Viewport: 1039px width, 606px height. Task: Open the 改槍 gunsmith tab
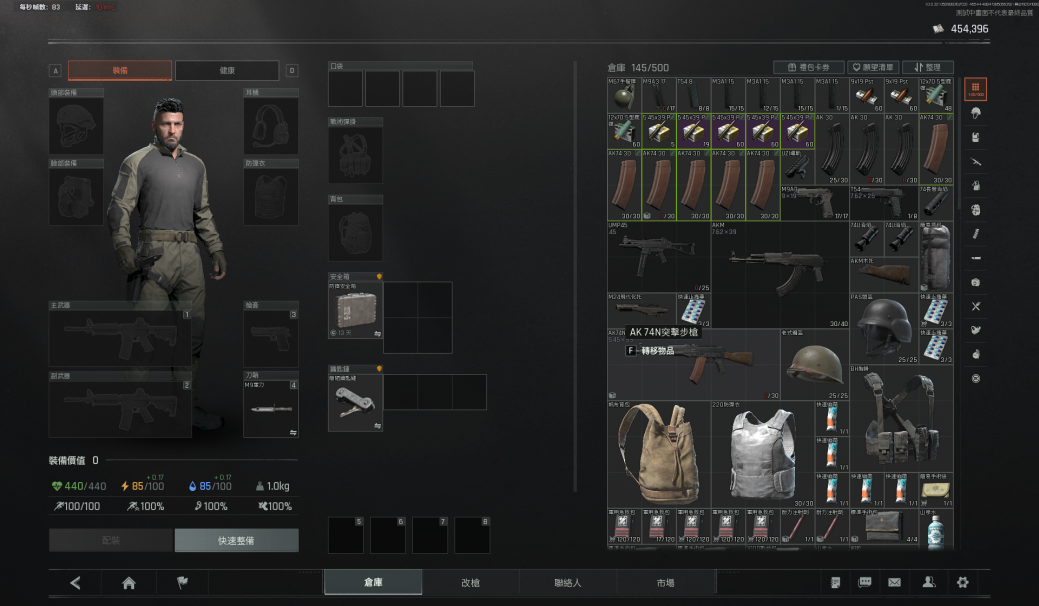(x=470, y=583)
